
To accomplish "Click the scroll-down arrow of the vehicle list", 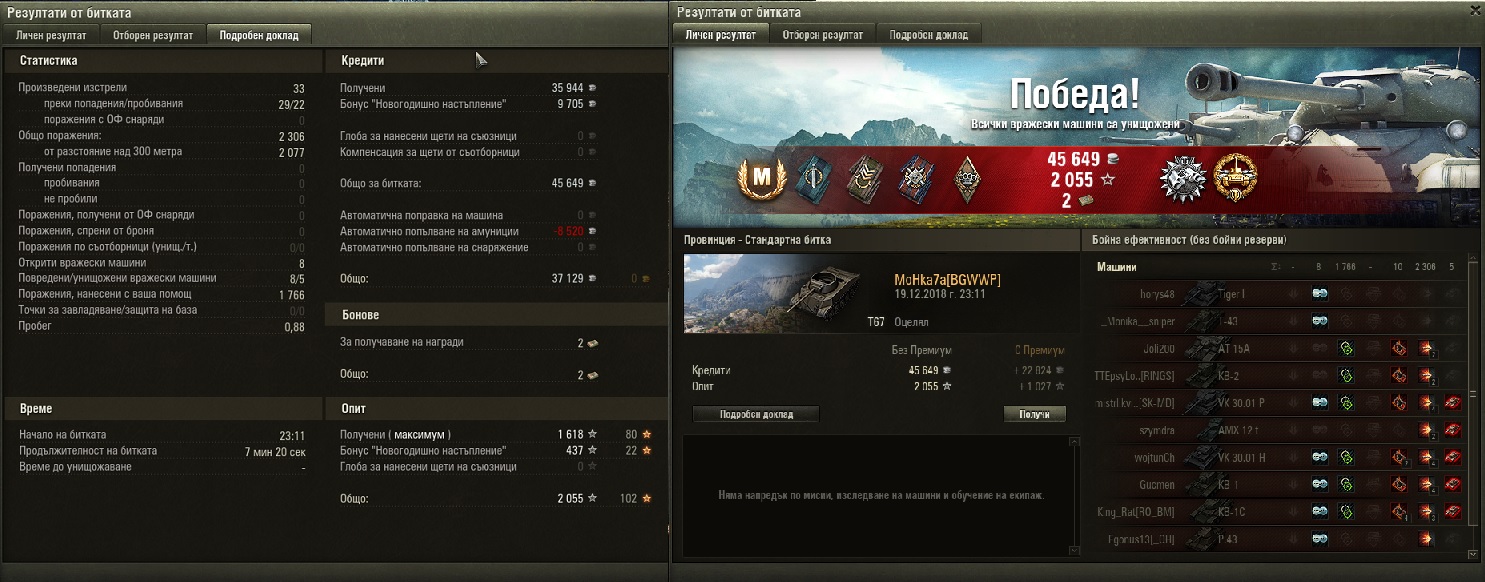I will click(1472, 554).
